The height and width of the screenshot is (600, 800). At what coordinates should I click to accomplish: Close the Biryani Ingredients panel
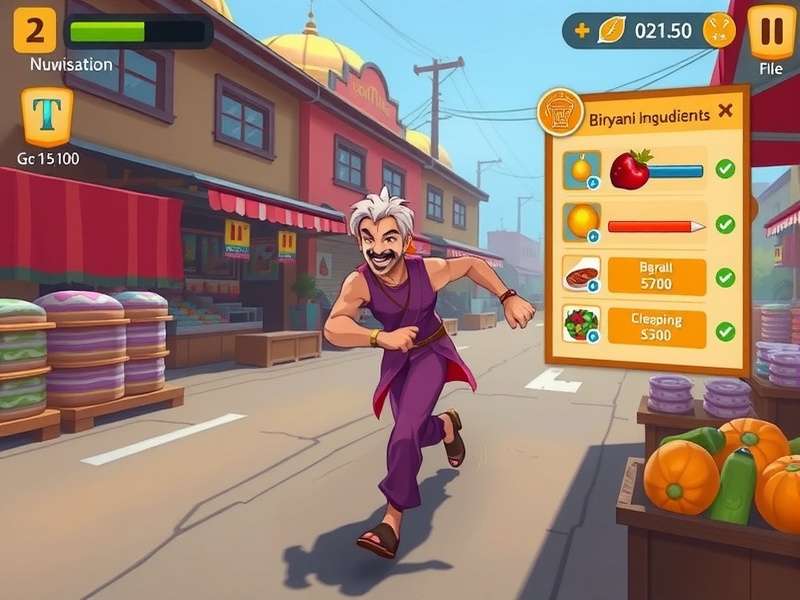click(725, 111)
